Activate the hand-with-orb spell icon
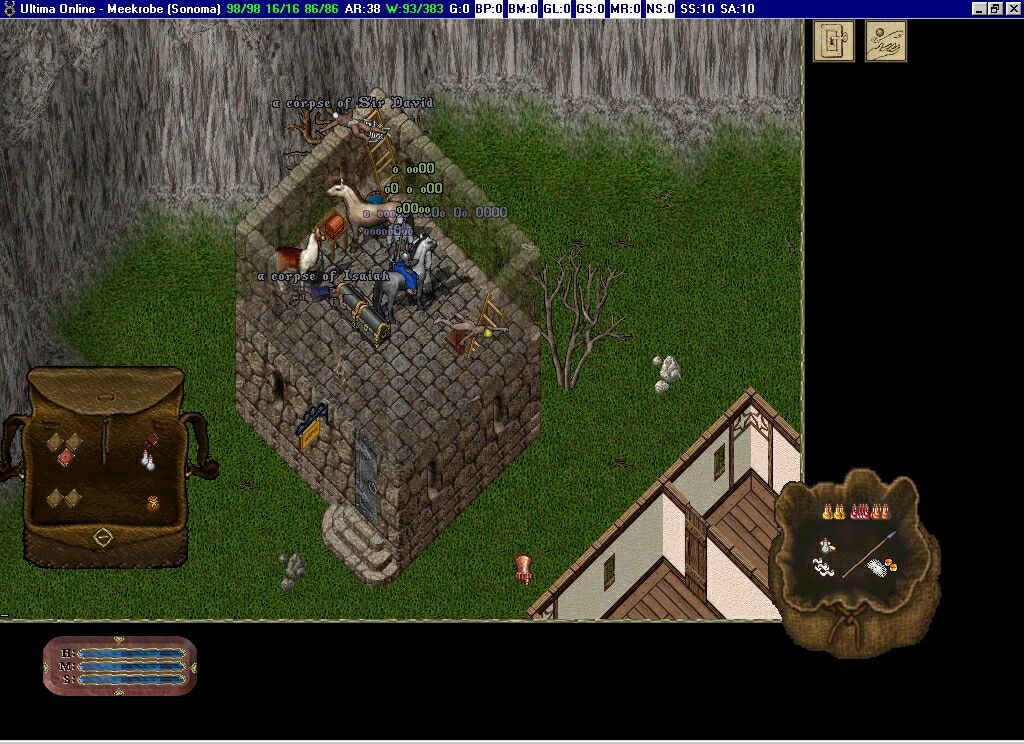The image size is (1024, 744). tap(886, 42)
